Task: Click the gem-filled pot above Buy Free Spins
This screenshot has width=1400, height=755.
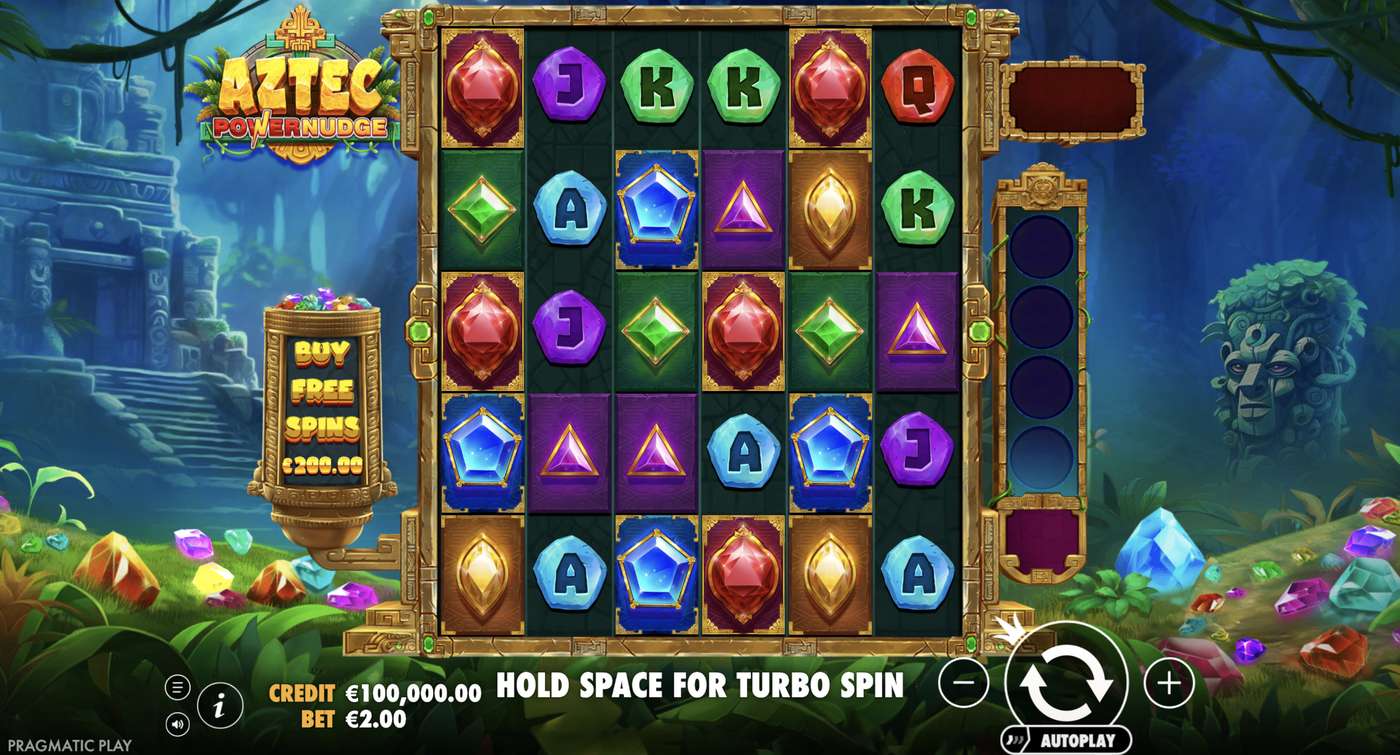Action: click(325, 300)
